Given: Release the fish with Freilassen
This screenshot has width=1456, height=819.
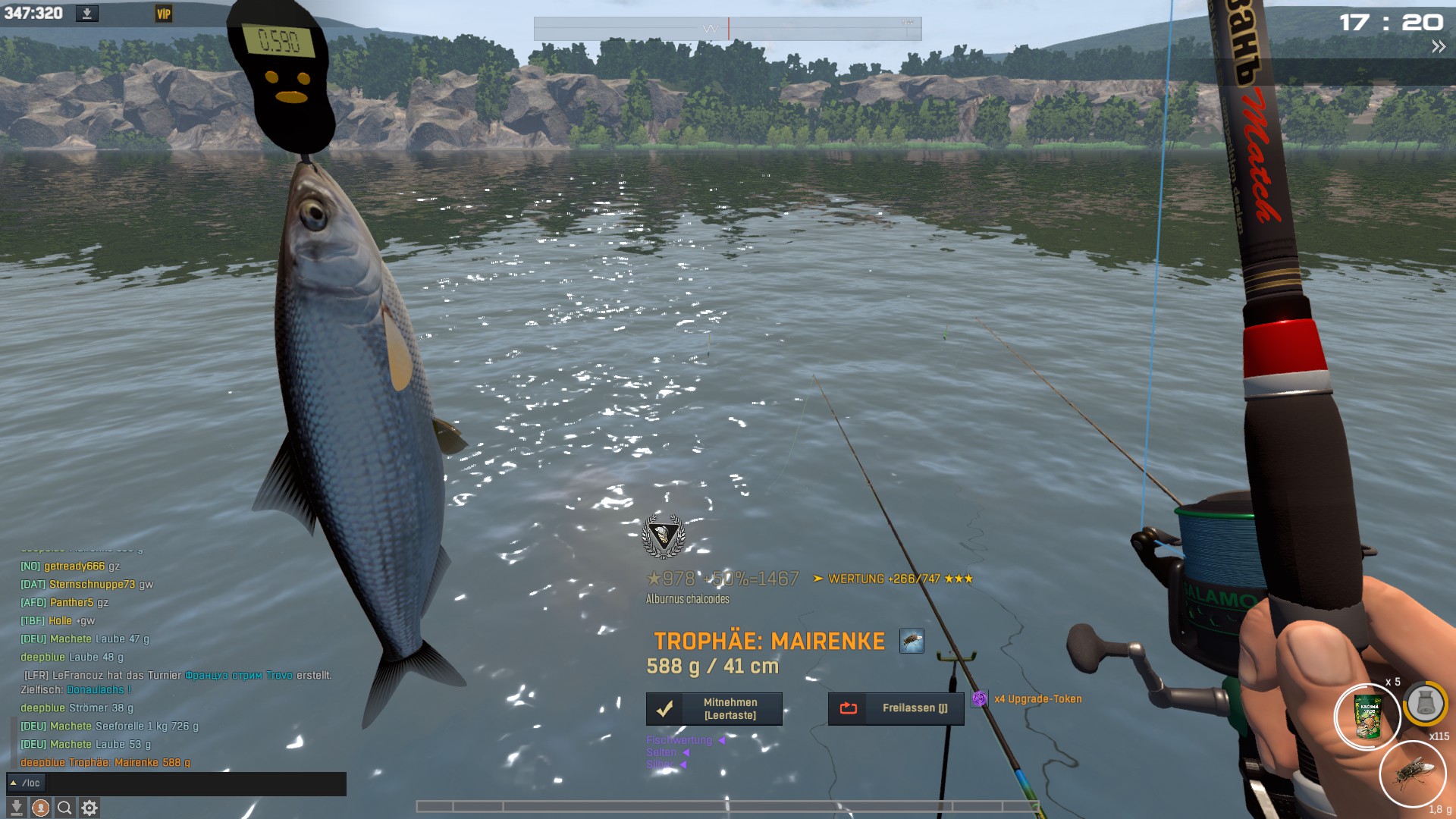Looking at the screenshot, I should pyautogui.click(x=896, y=708).
